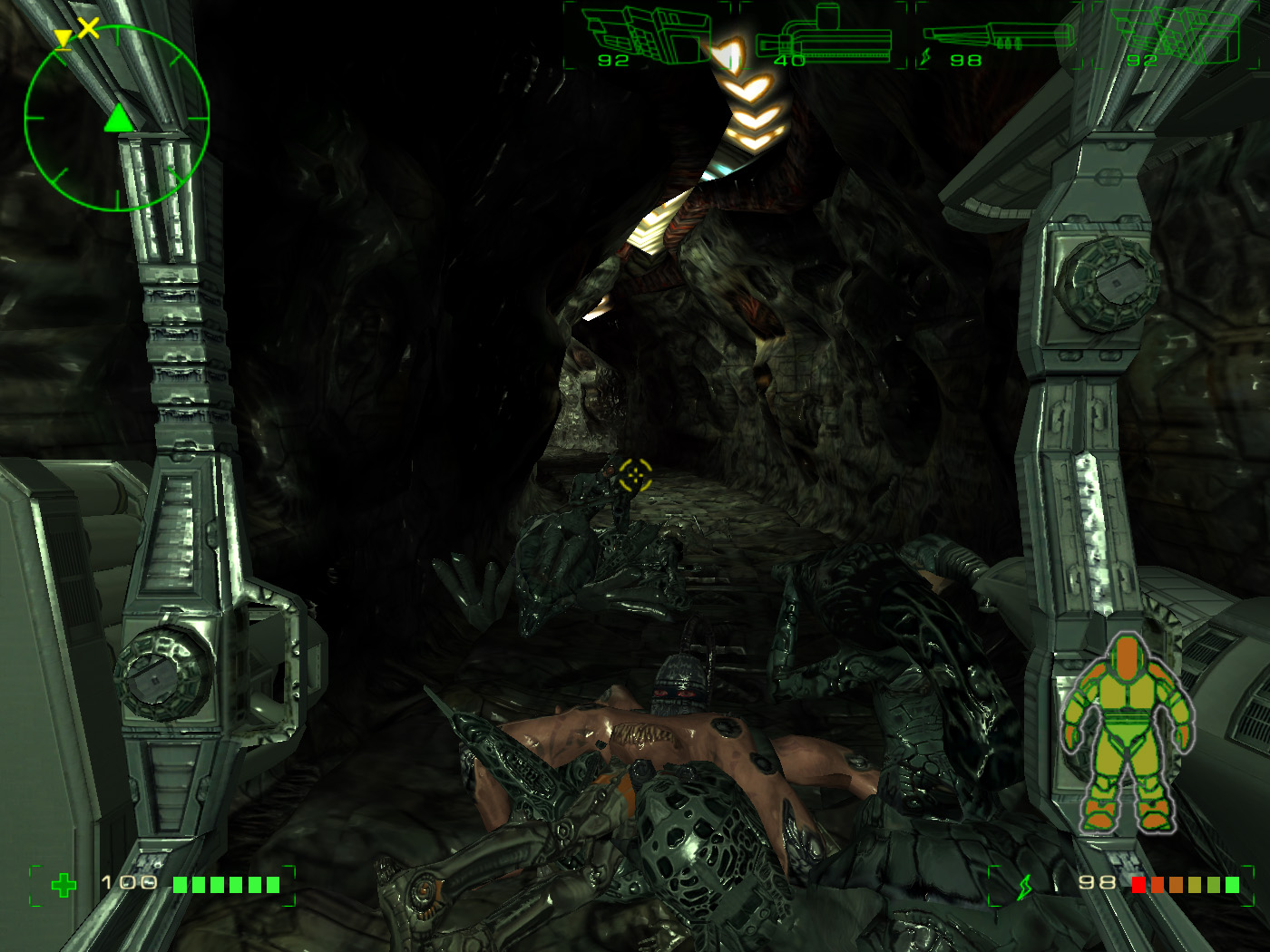
Task: Click the yellow objective marker on the tracker
Action: click(63, 39)
